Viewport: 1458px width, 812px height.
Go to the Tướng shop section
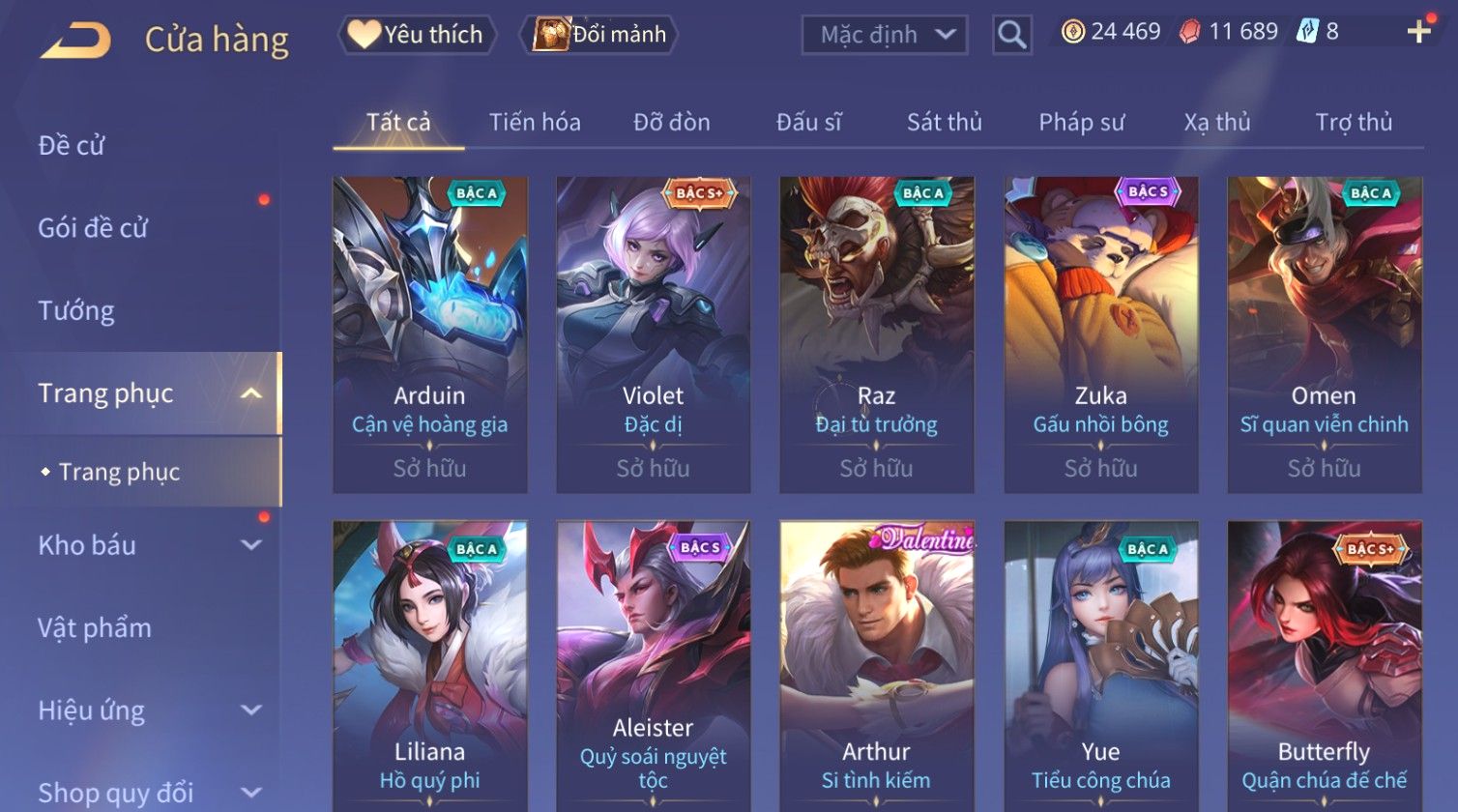(76, 311)
